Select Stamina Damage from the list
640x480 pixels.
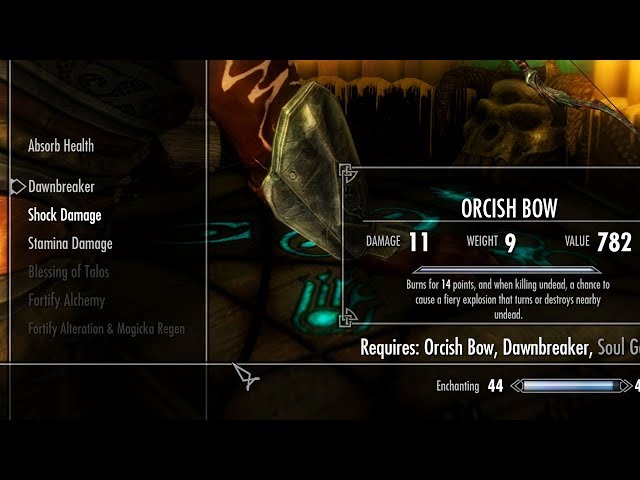(x=70, y=244)
